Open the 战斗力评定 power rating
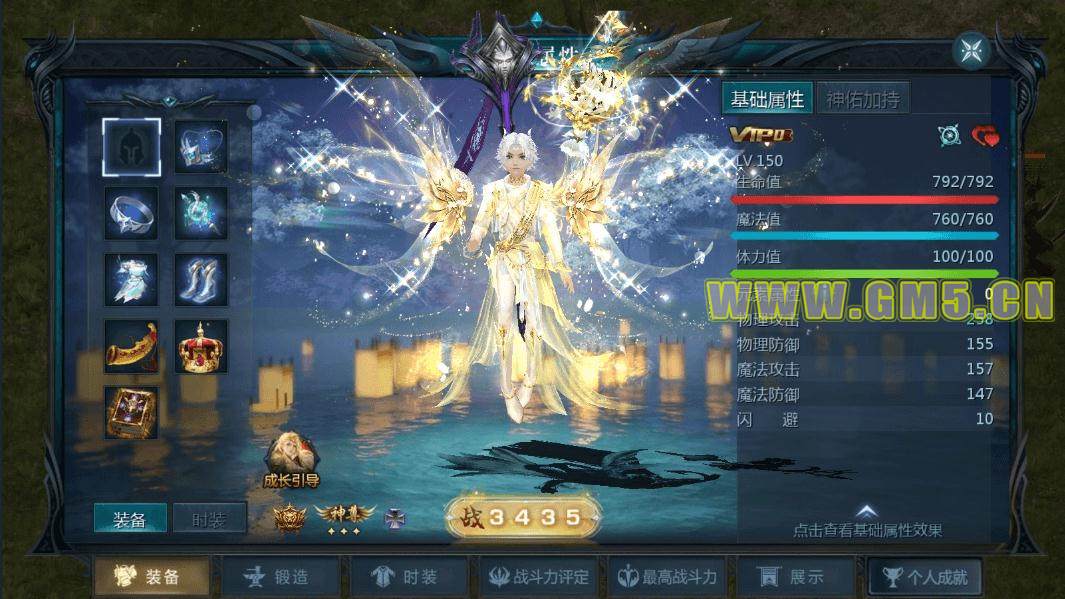 pyautogui.click(x=539, y=577)
